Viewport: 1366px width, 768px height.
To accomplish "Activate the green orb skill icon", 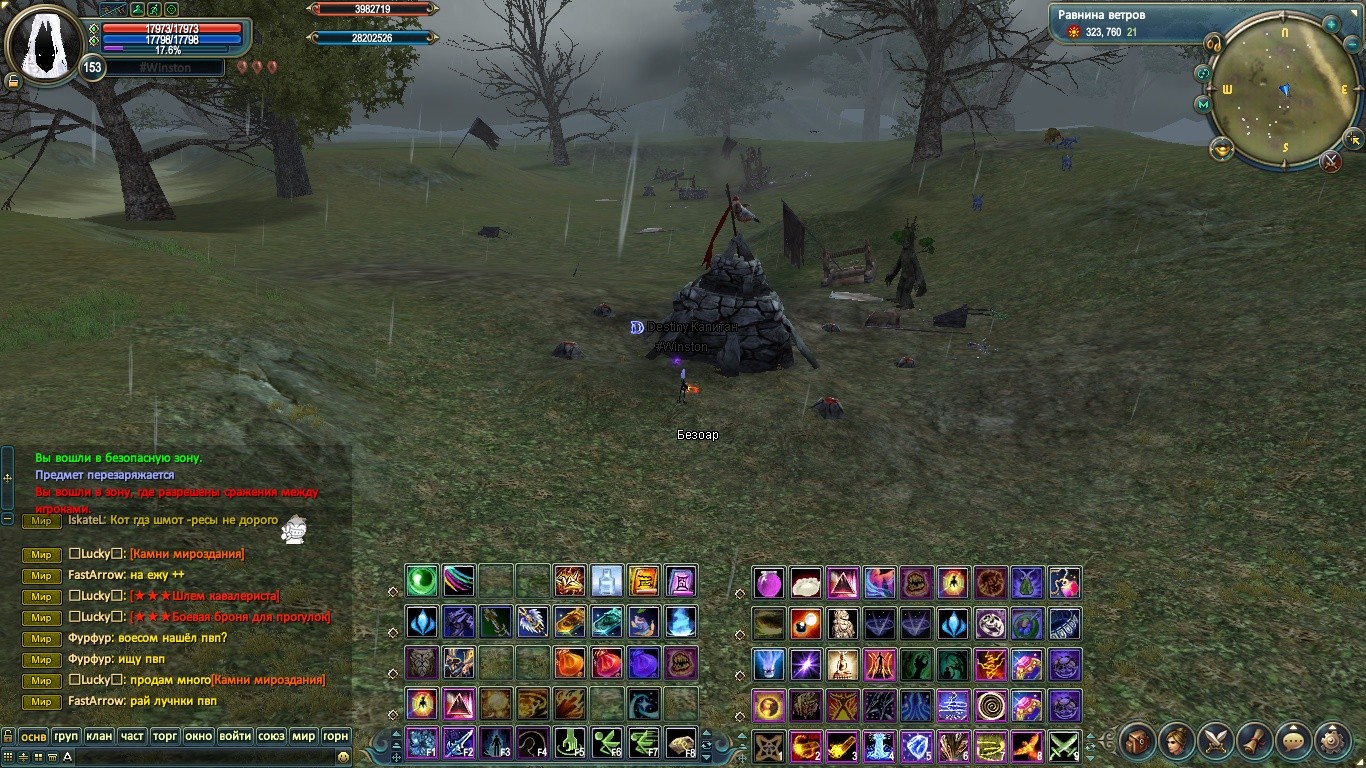I will [421, 580].
